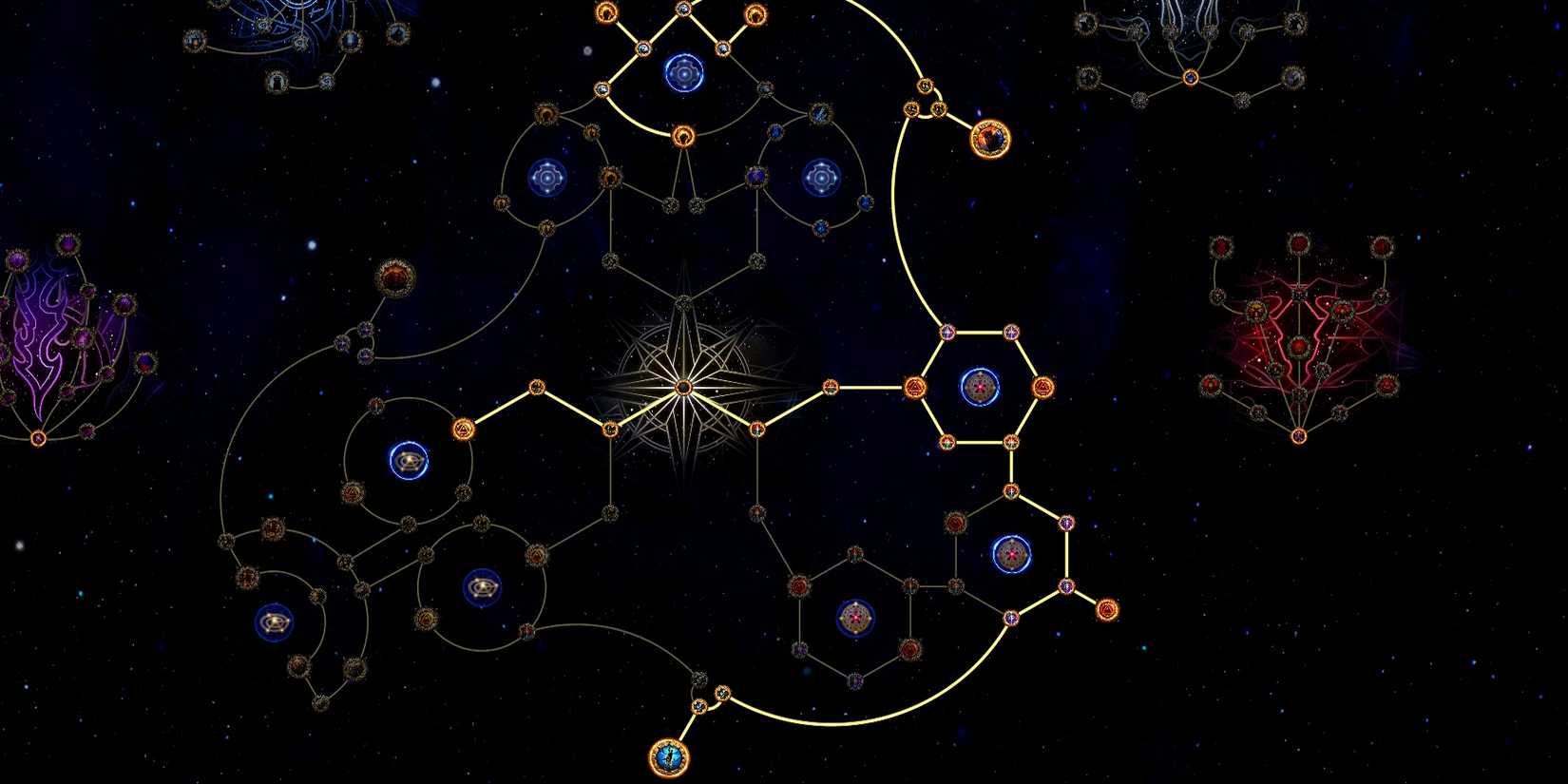
Task: Click the orange triangle notable on the allocated path left of center
Action: [463, 430]
